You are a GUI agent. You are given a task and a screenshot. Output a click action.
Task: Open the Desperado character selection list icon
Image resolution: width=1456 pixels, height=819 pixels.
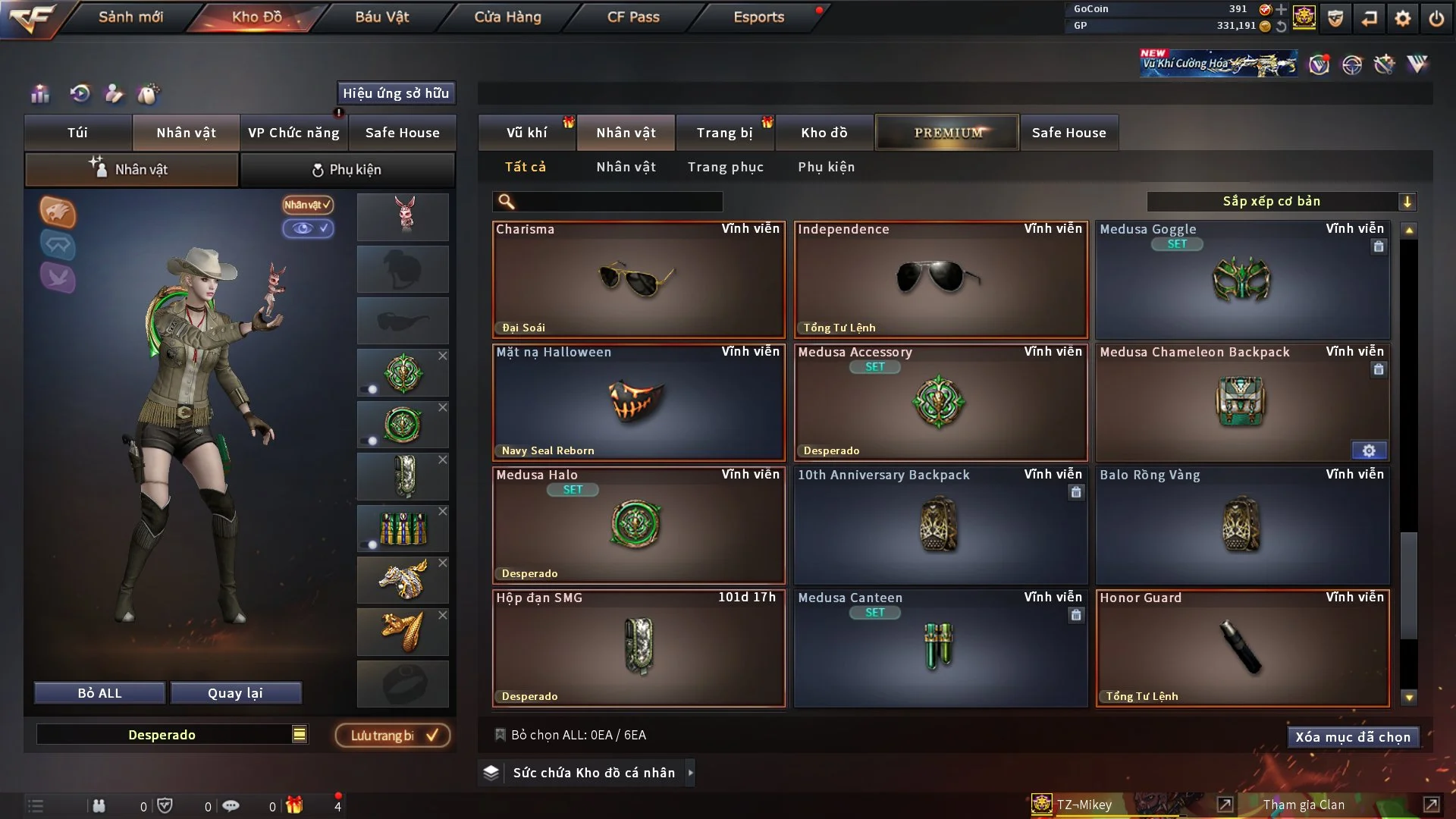click(x=300, y=734)
